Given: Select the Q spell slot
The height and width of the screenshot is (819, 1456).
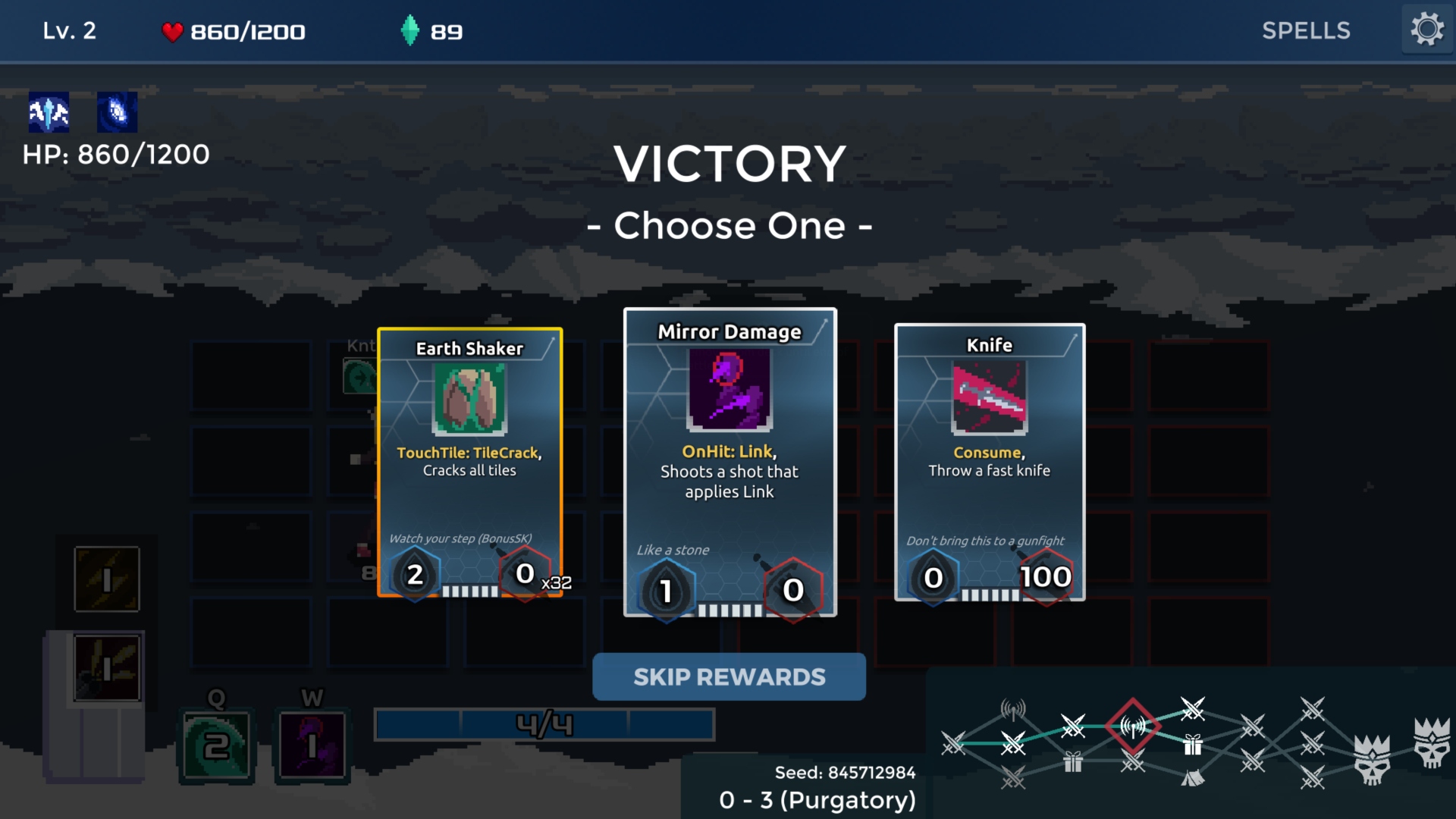Looking at the screenshot, I should [216, 746].
